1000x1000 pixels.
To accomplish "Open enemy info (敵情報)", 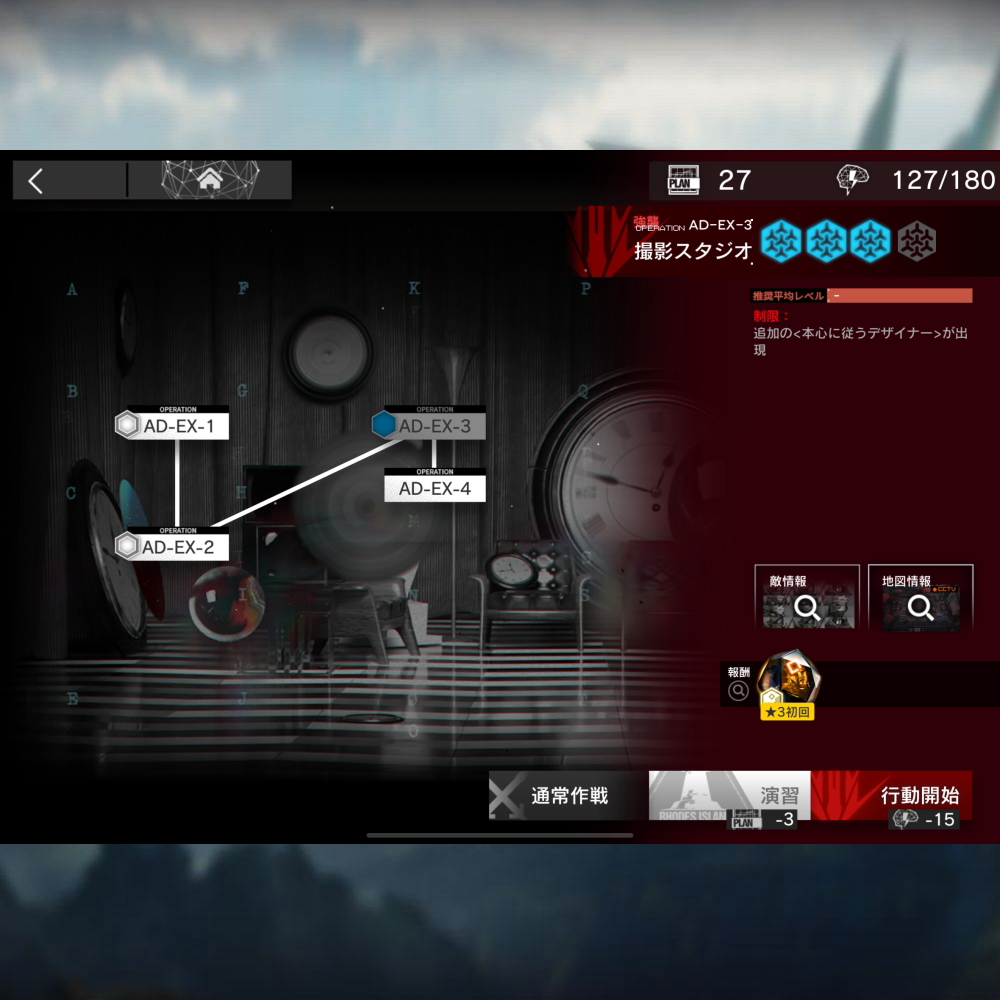I will (807, 599).
